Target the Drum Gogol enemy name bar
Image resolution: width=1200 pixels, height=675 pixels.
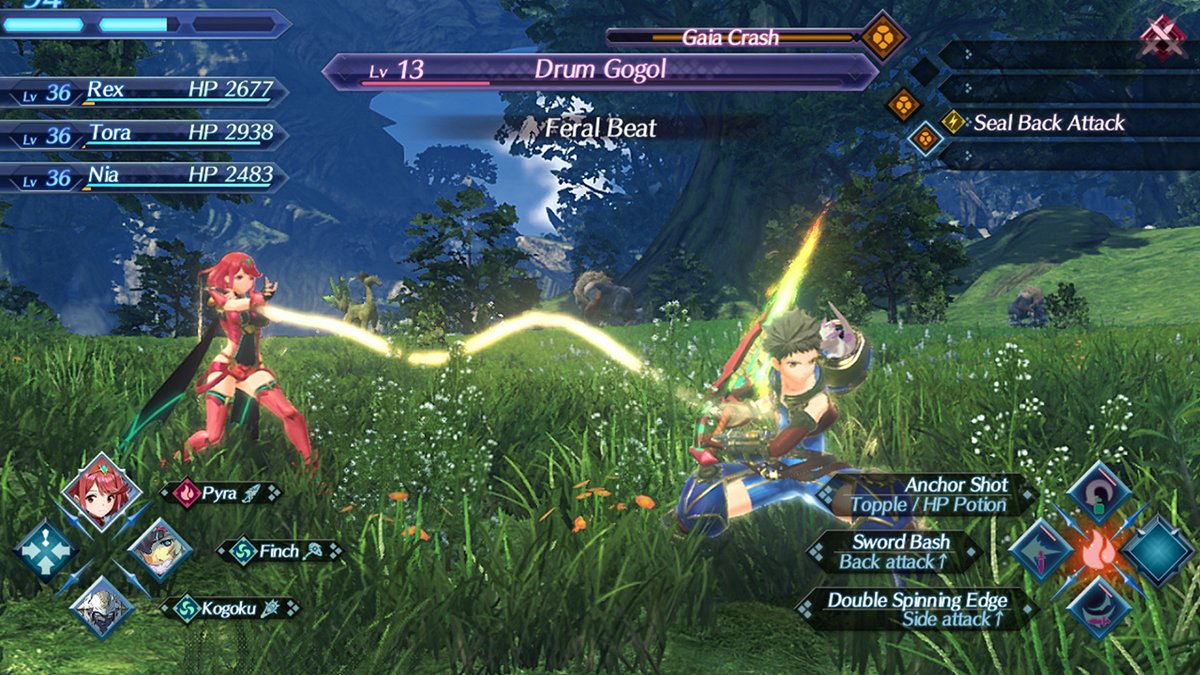[600, 71]
